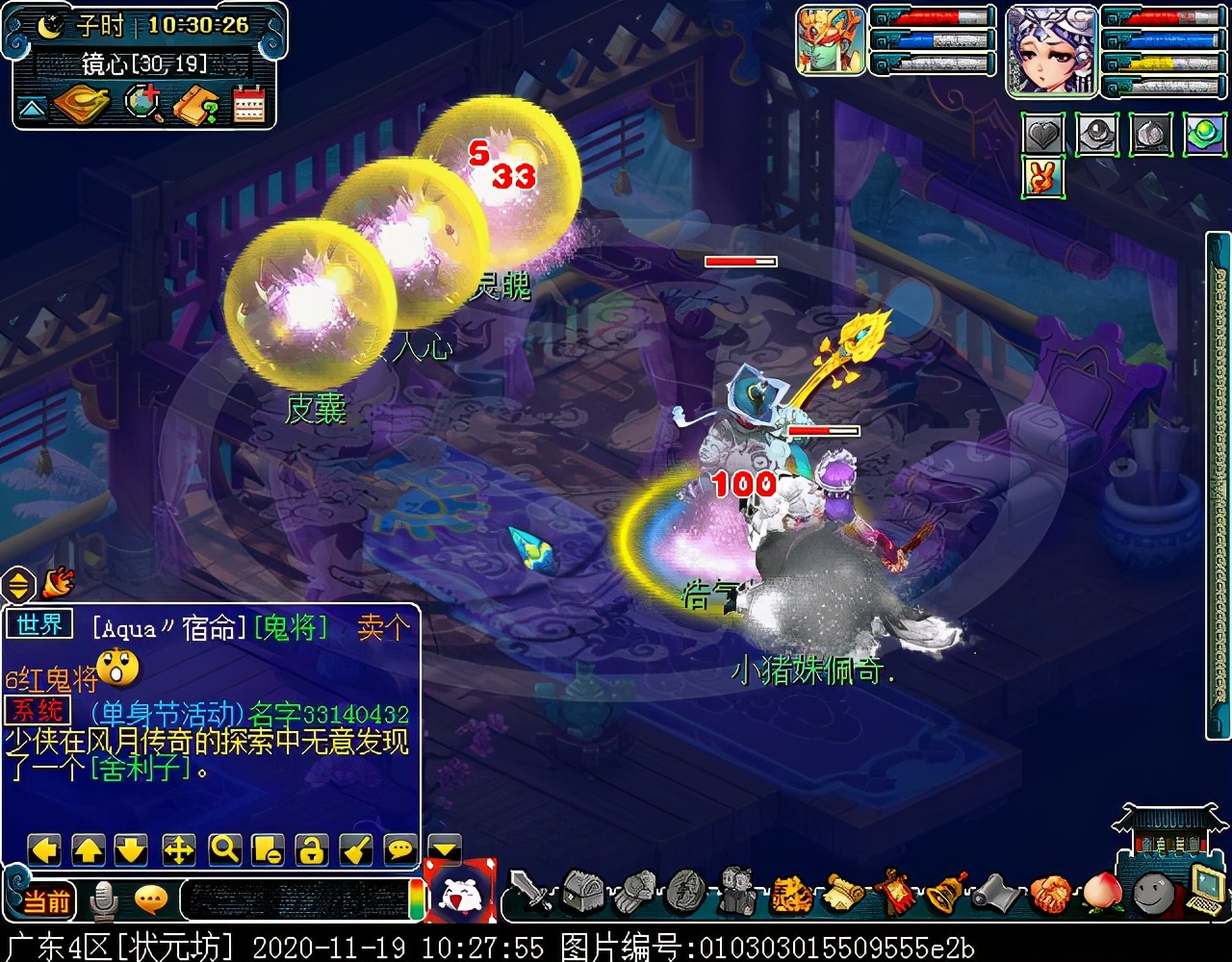The image size is (1232, 962).
Task: Open the sword attack toolbar icon
Action: [x=530, y=892]
